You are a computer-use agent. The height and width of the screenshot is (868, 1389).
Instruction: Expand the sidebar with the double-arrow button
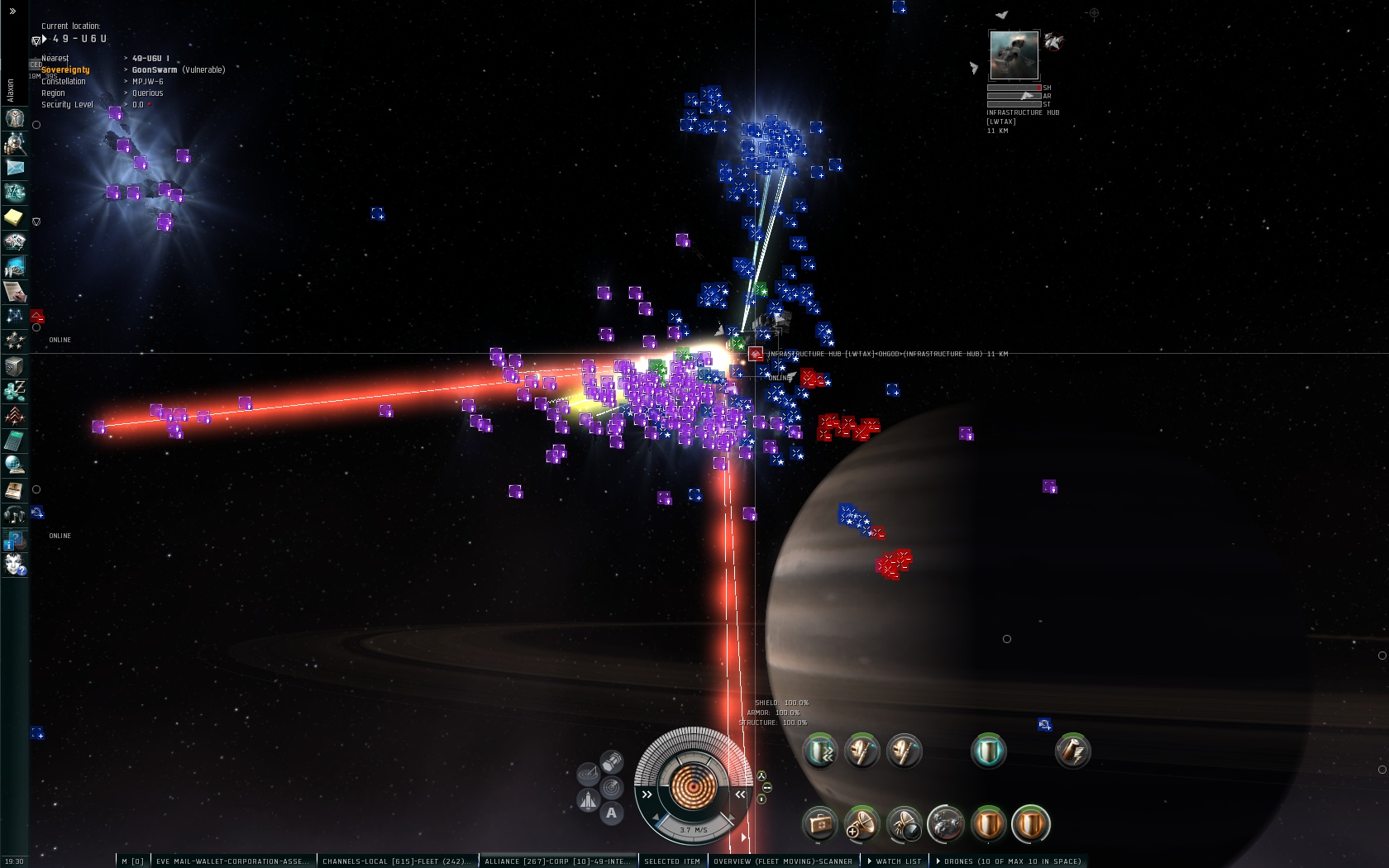(x=12, y=12)
